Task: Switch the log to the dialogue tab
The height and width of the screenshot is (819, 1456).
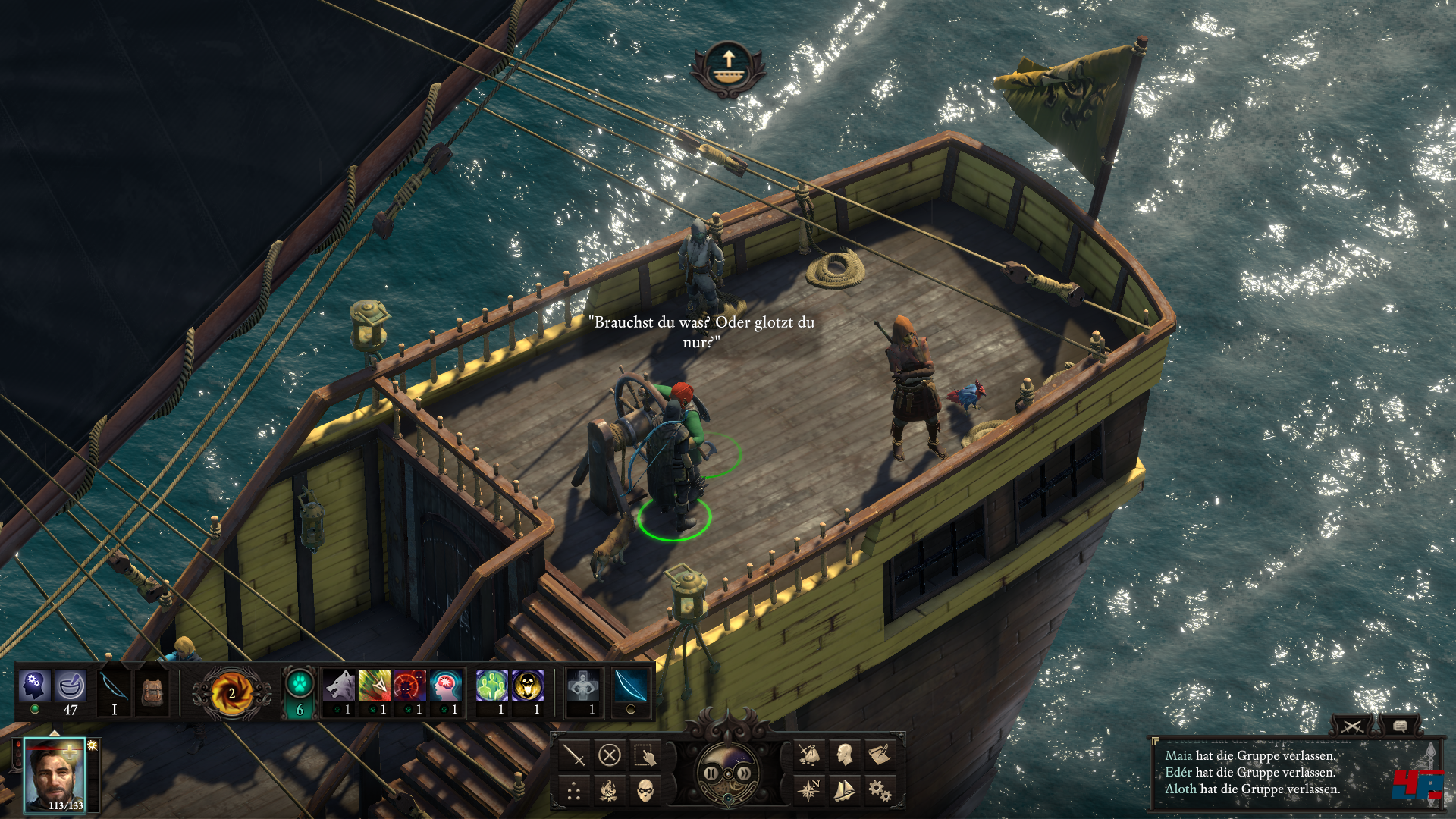Action: (x=1400, y=726)
